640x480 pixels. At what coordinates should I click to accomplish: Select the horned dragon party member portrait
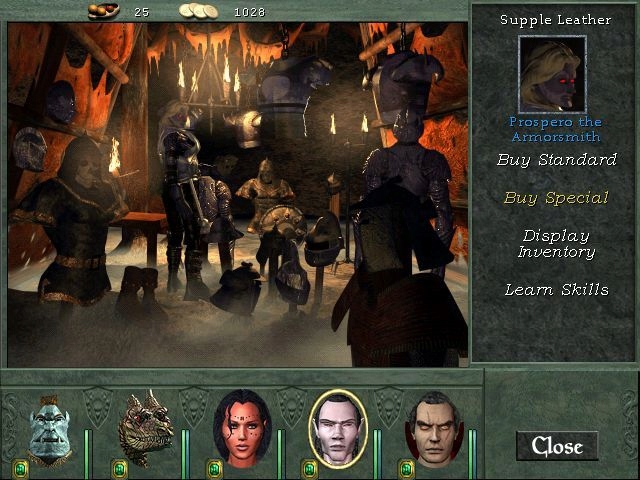[145, 429]
